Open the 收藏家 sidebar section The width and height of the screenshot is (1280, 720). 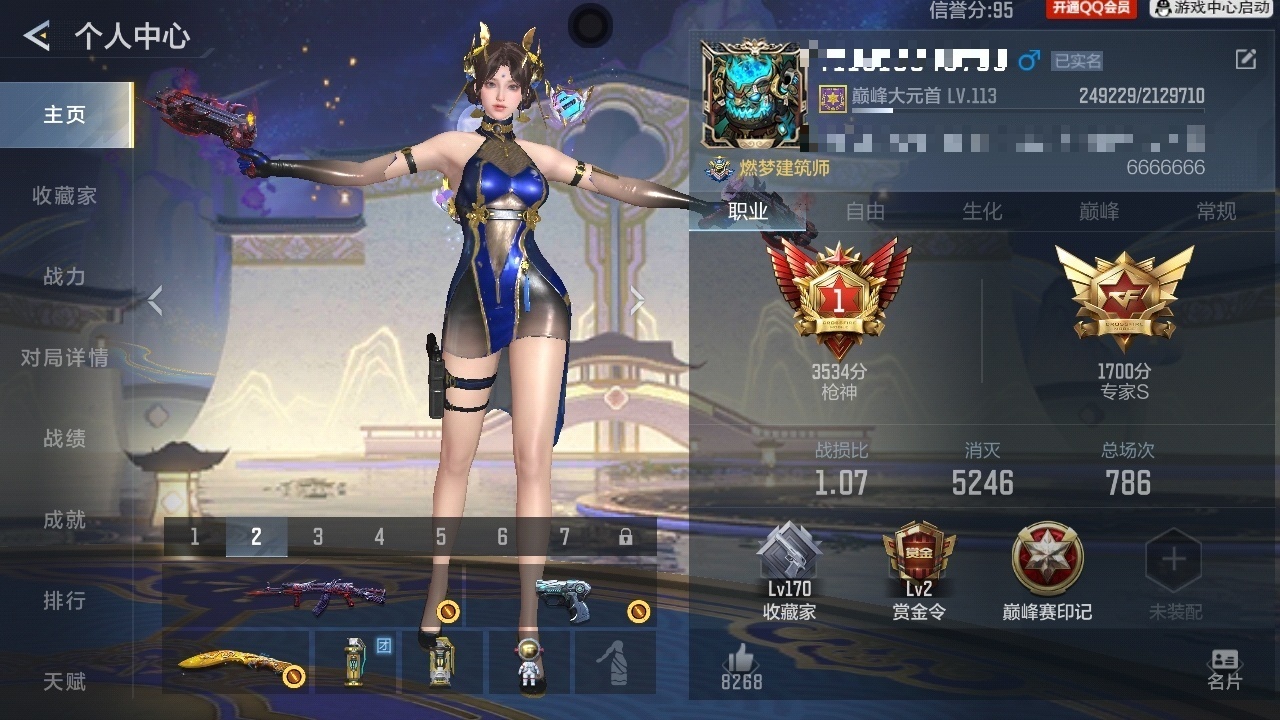pyautogui.click(x=65, y=196)
